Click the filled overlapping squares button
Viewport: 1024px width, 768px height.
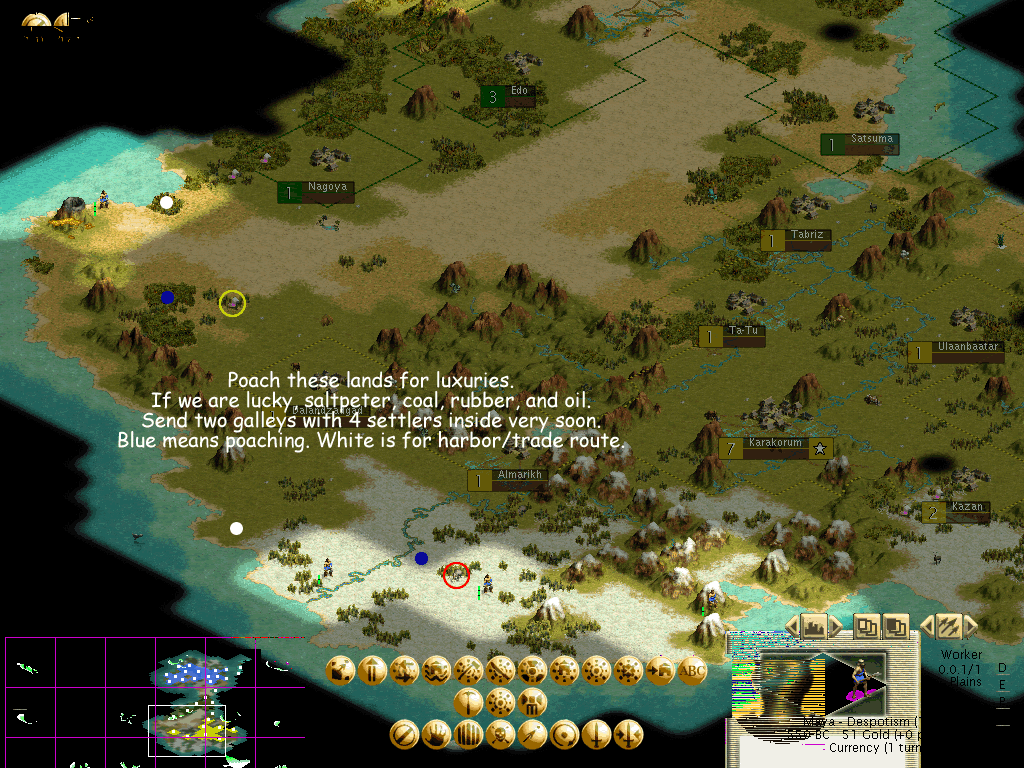pos(895,626)
